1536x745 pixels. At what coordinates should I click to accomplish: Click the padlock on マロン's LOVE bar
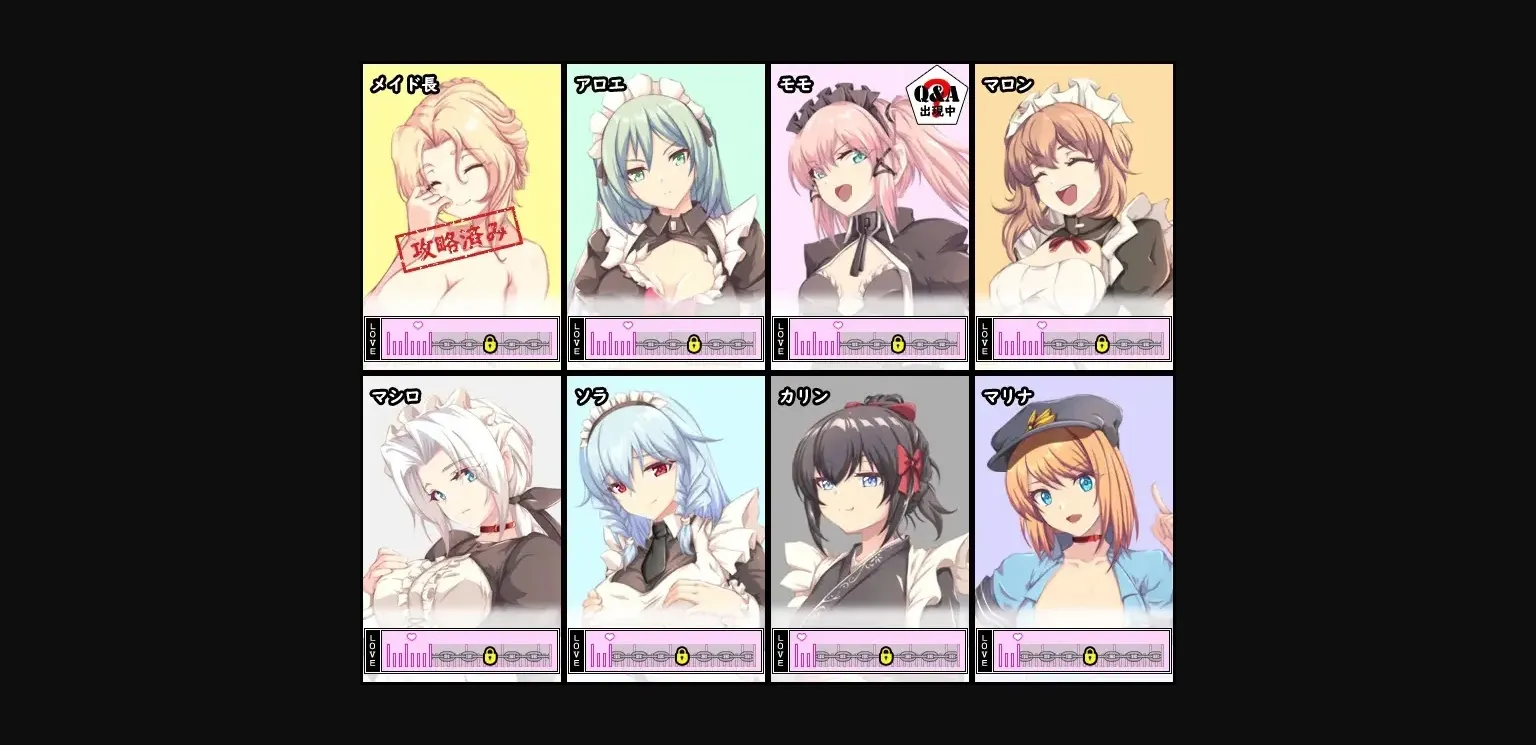(x=1102, y=343)
